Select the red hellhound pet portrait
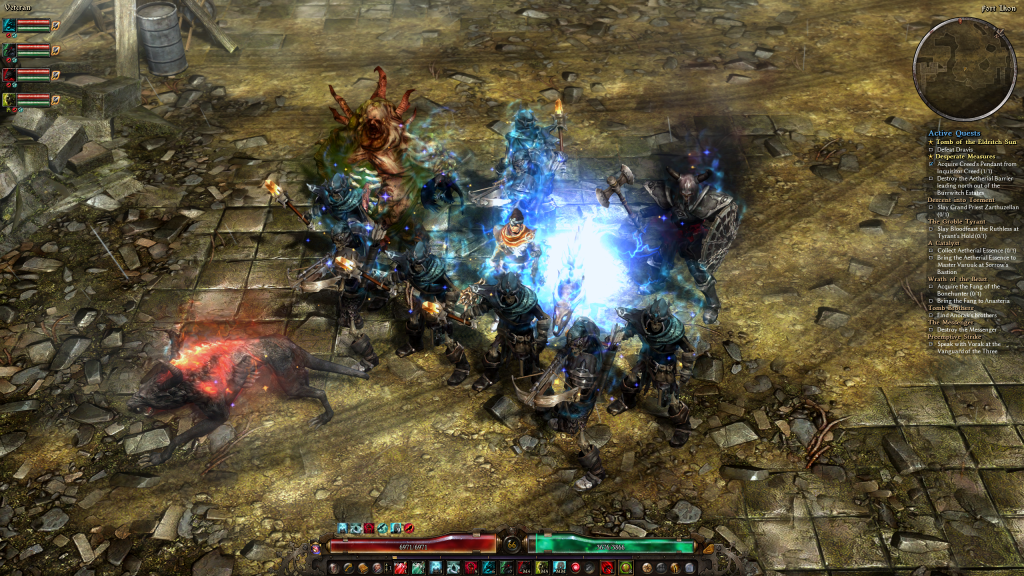This screenshot has width=1024, height=576. point(9,74)
